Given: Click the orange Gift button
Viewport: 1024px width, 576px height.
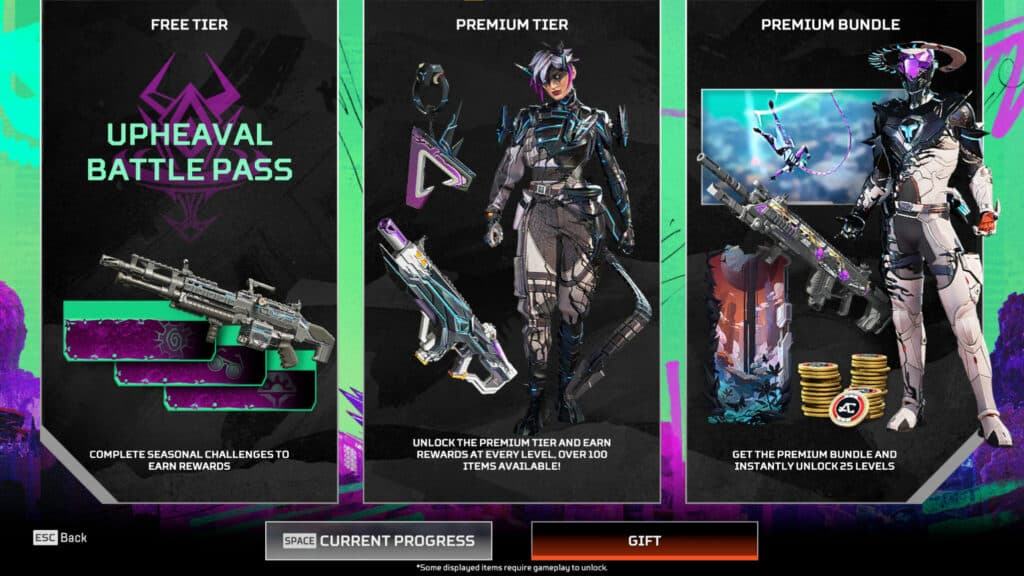Looking at the screenshot, I should (x=644, y=541).
